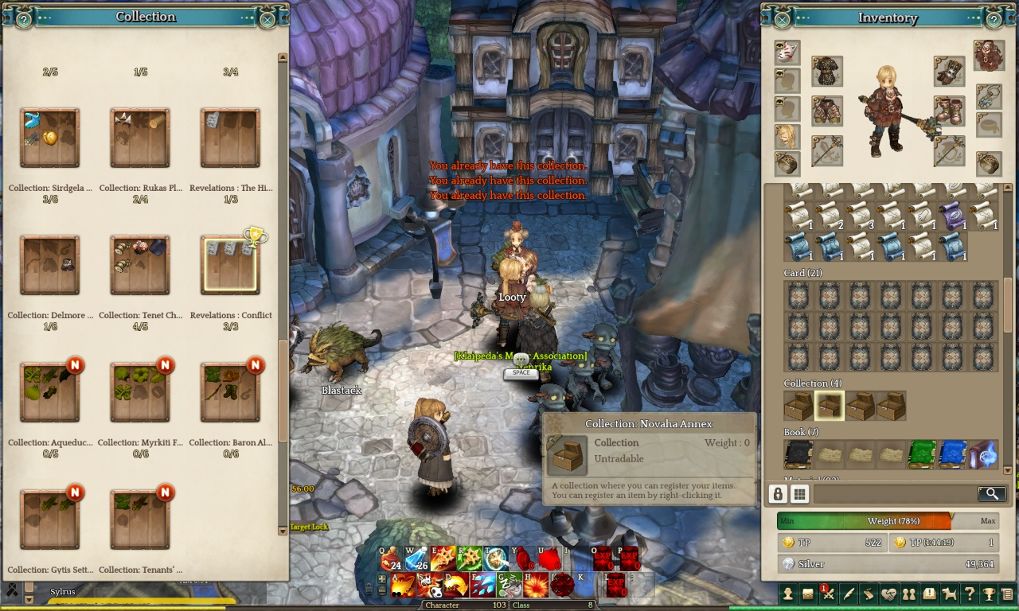Open the Rukas Plateau collection box
Viewport: 1019px width, 611px height.
[139, 138]
